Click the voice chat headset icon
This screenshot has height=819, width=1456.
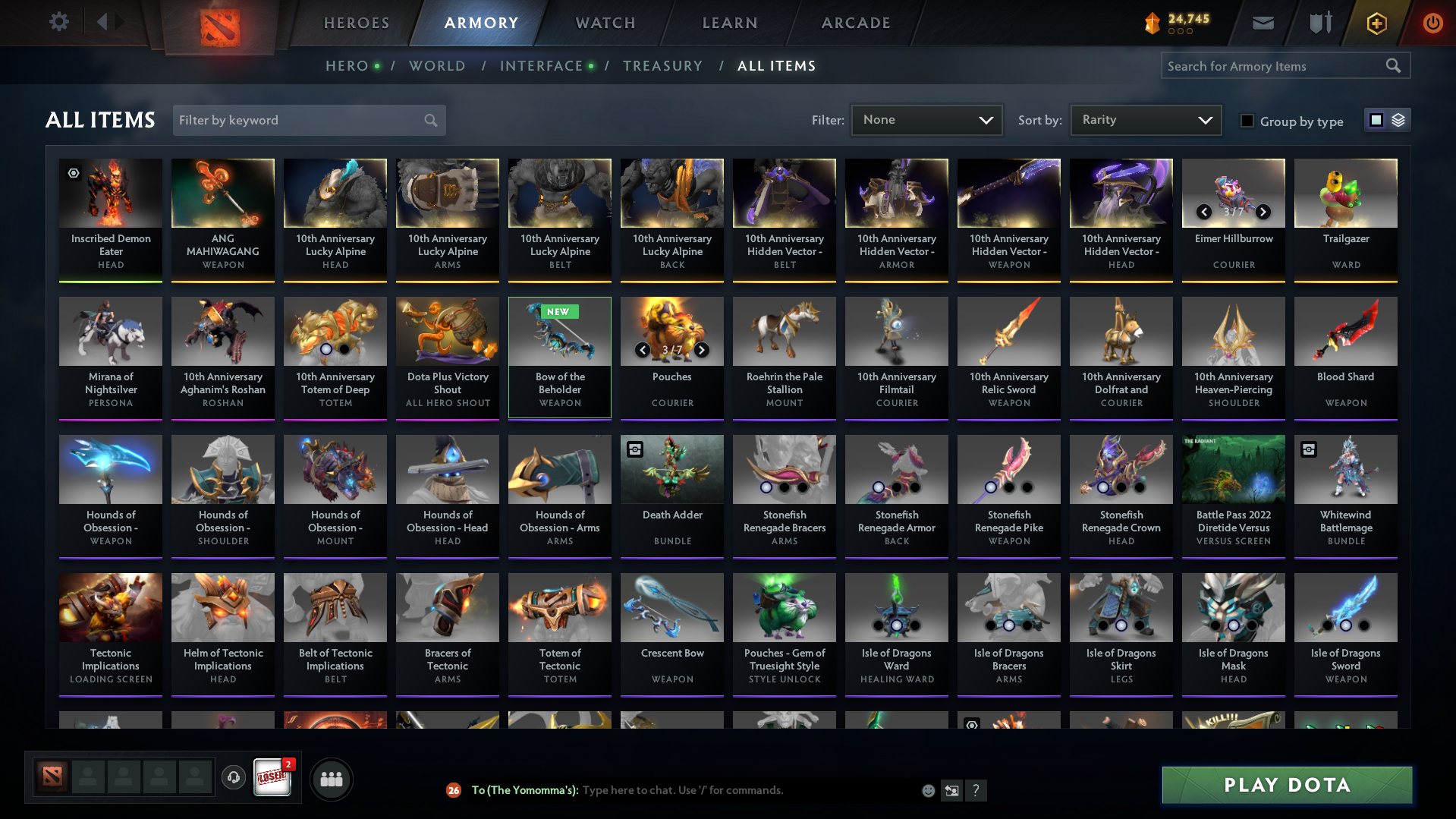point(234,778)
